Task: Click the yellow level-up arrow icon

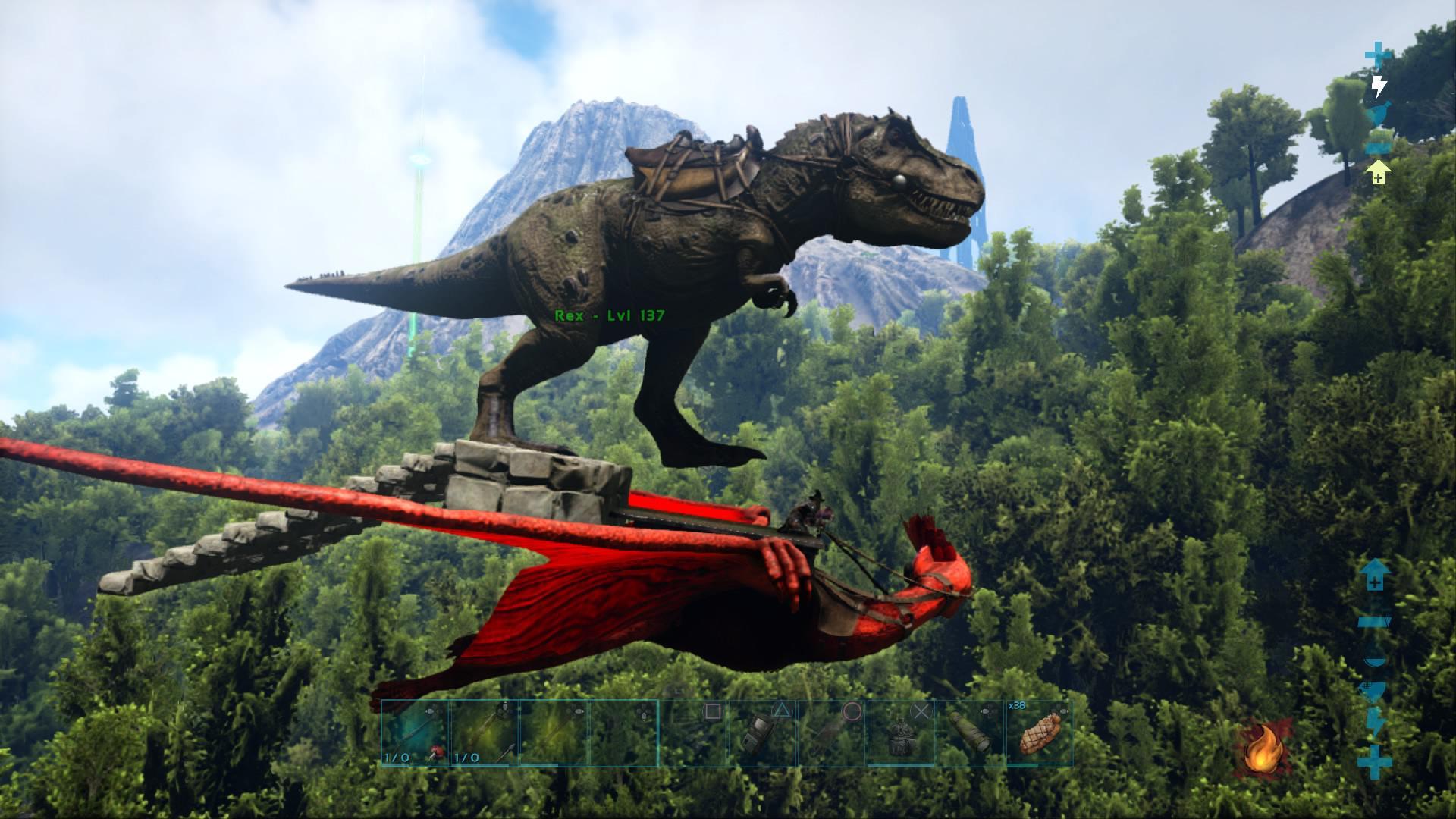Action: (x=1377, y=172)
